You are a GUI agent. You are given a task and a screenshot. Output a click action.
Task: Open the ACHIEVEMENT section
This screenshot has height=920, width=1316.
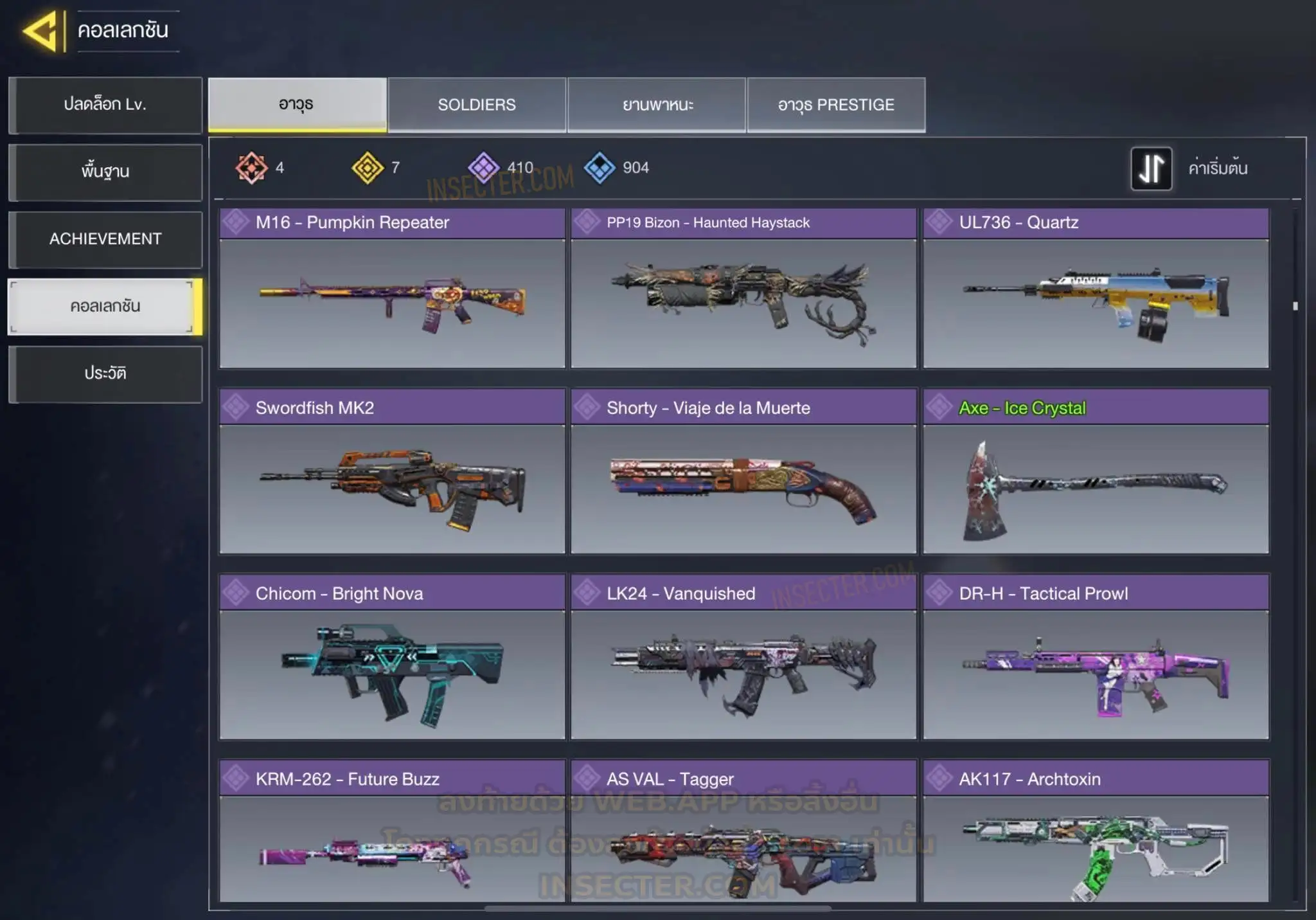105,239
